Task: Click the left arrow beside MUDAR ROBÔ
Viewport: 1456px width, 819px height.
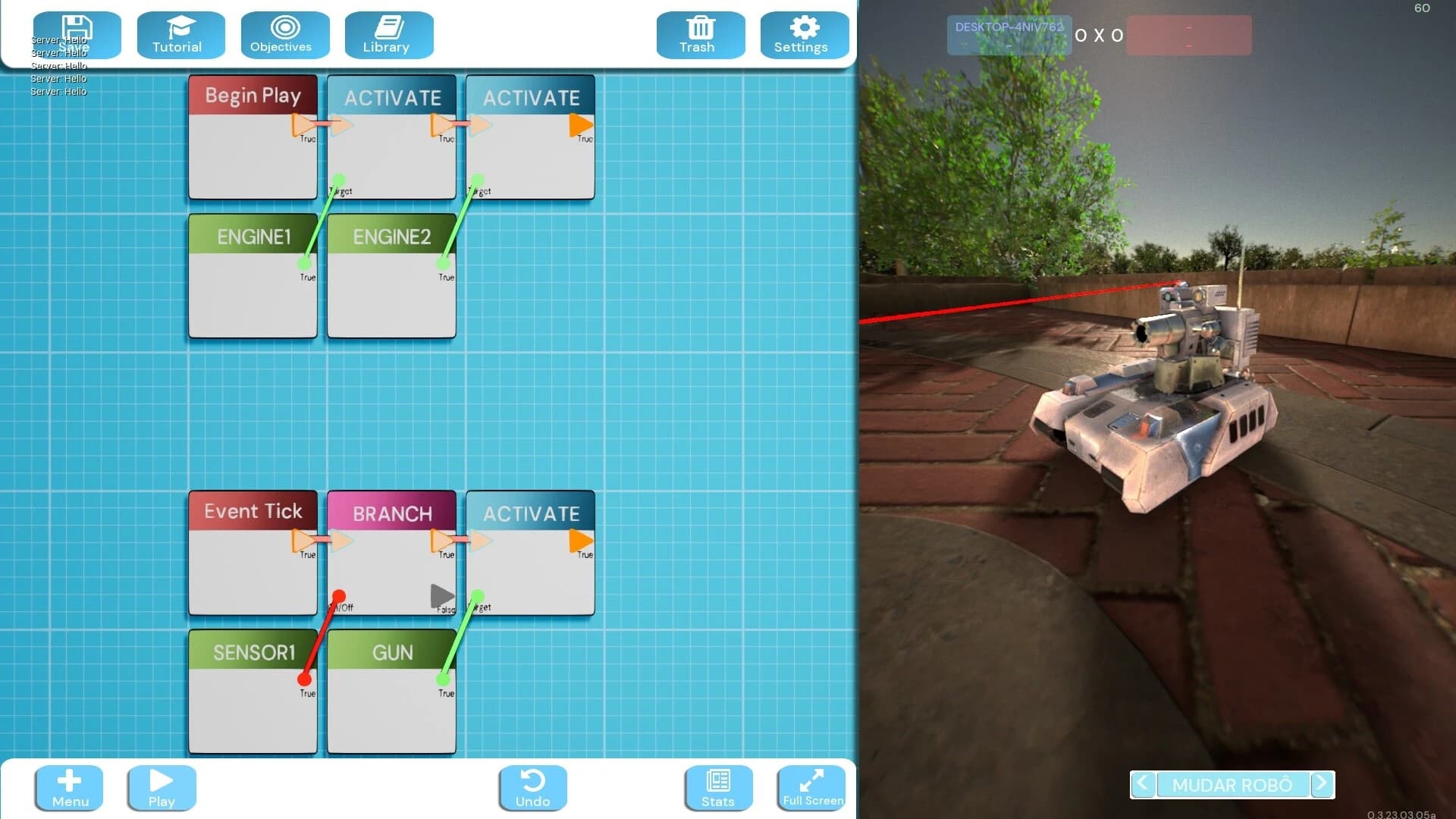Action: [1142, 785]
